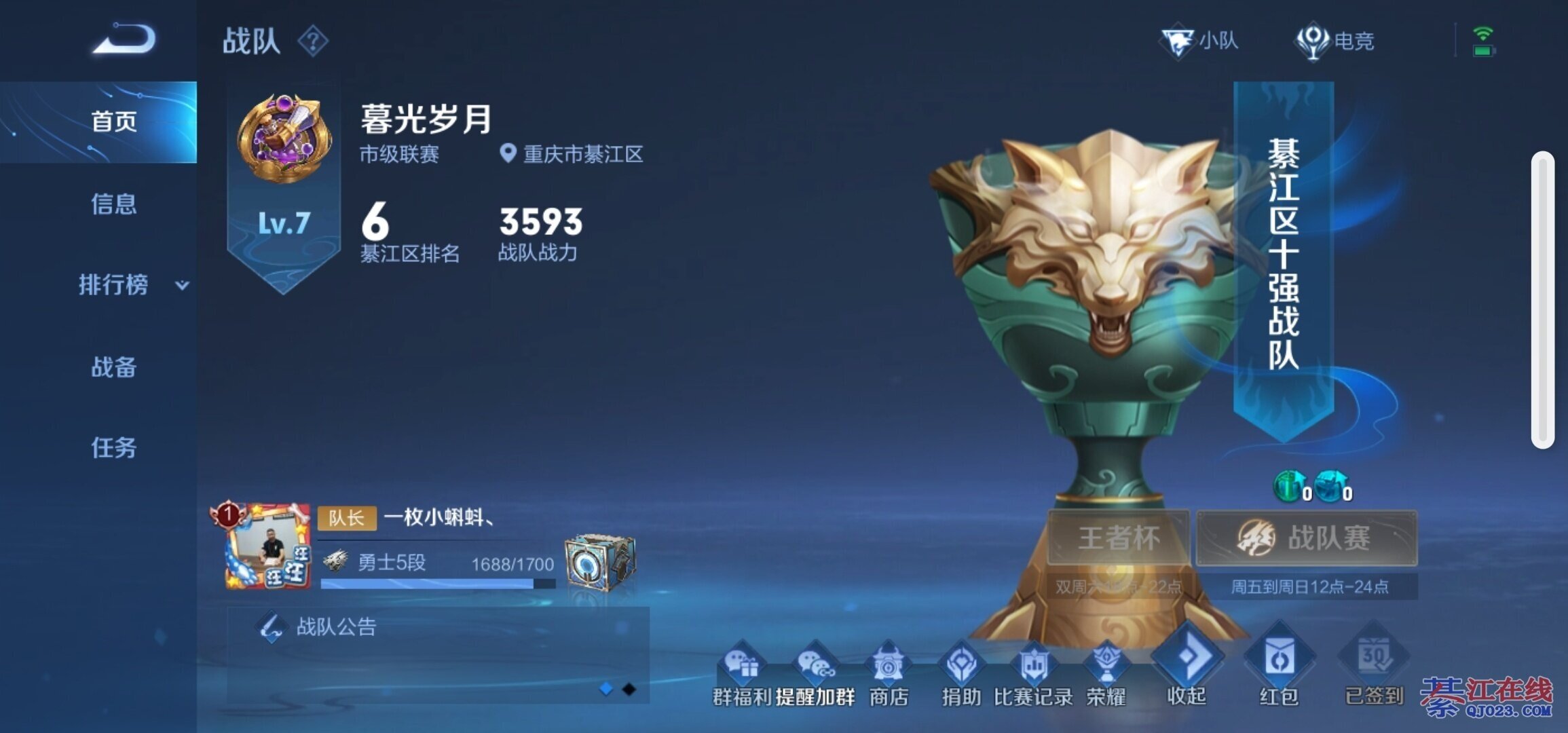
Task: Tap 提醒加群 reminder icon
Action: (815, 672)
